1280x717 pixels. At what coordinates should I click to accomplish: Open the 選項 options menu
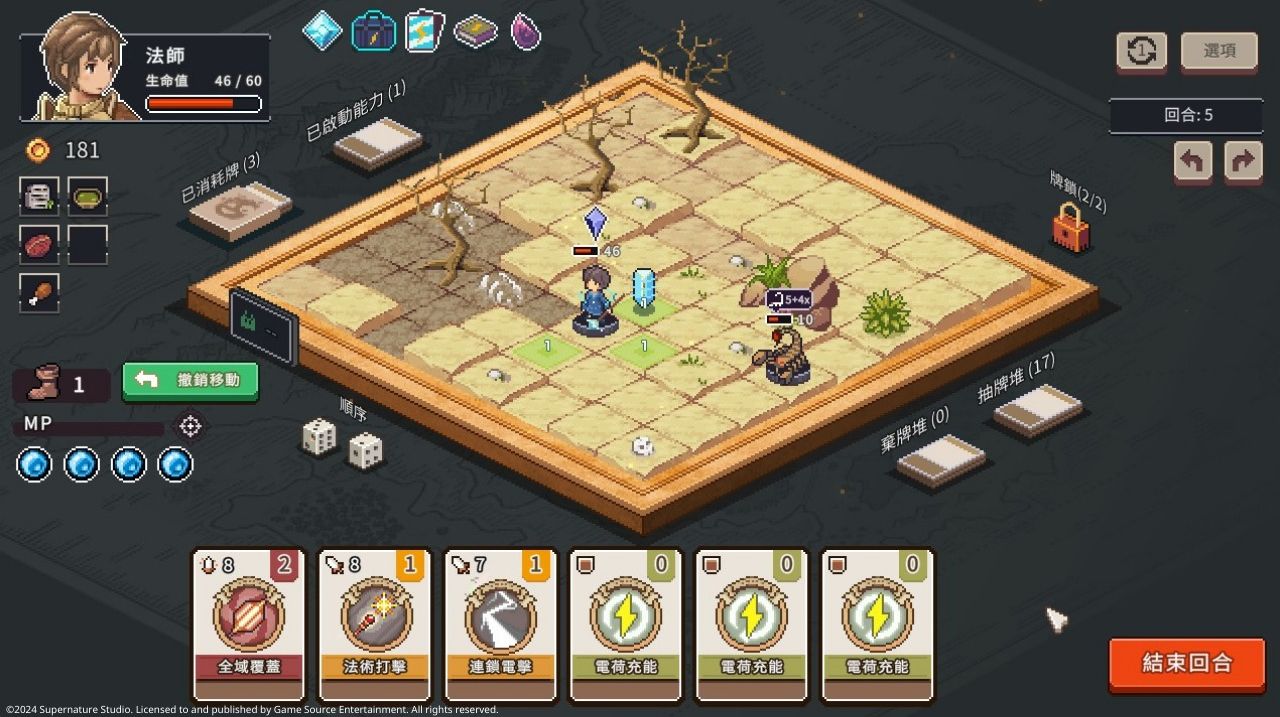tap(1219, 51)
